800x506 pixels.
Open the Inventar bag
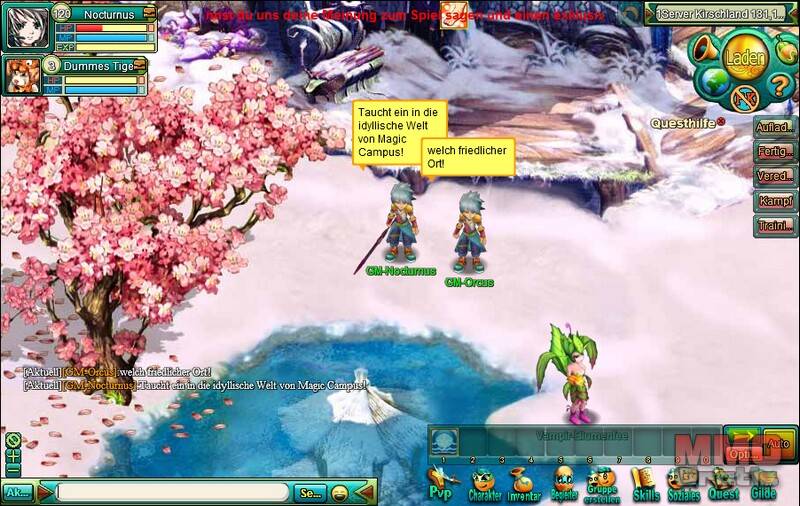click(523, 484)
